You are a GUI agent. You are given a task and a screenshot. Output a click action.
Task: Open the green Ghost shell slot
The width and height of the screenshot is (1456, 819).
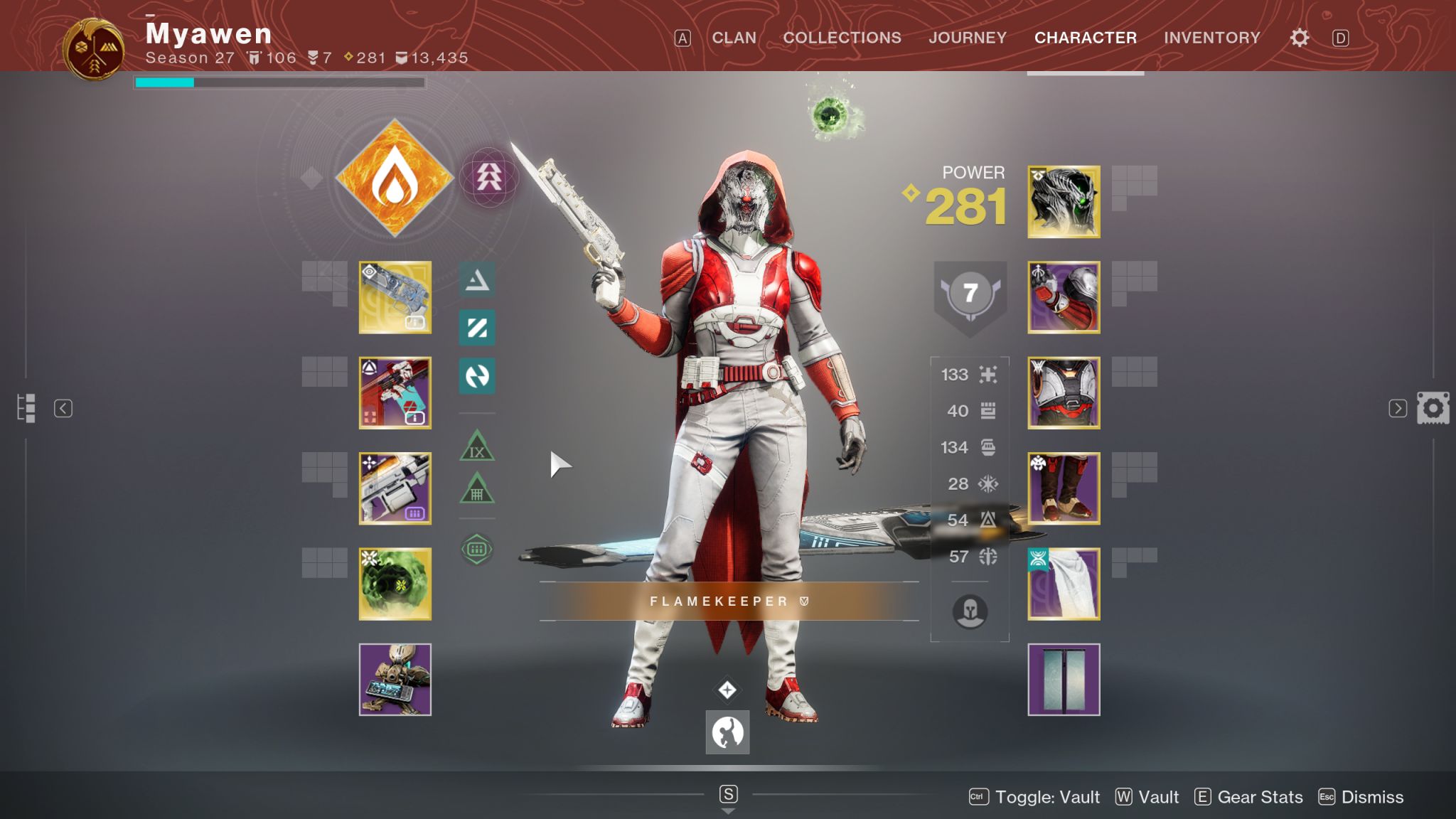coord(395,584)
